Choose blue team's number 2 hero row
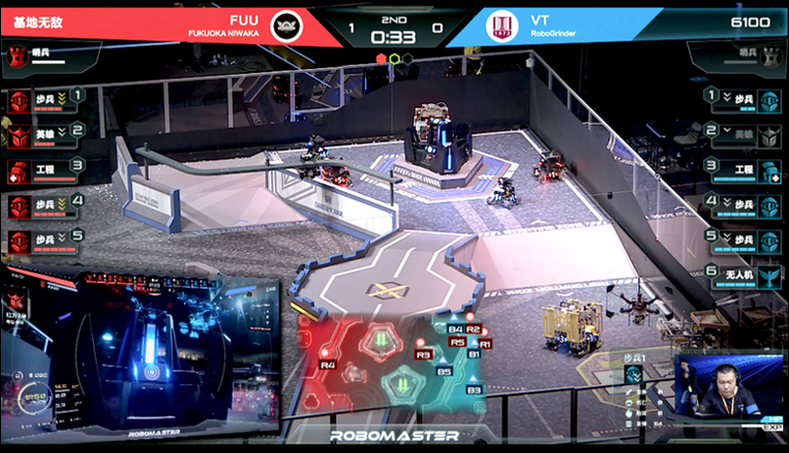This screenshot has width=789, height=453. point(744,133)
